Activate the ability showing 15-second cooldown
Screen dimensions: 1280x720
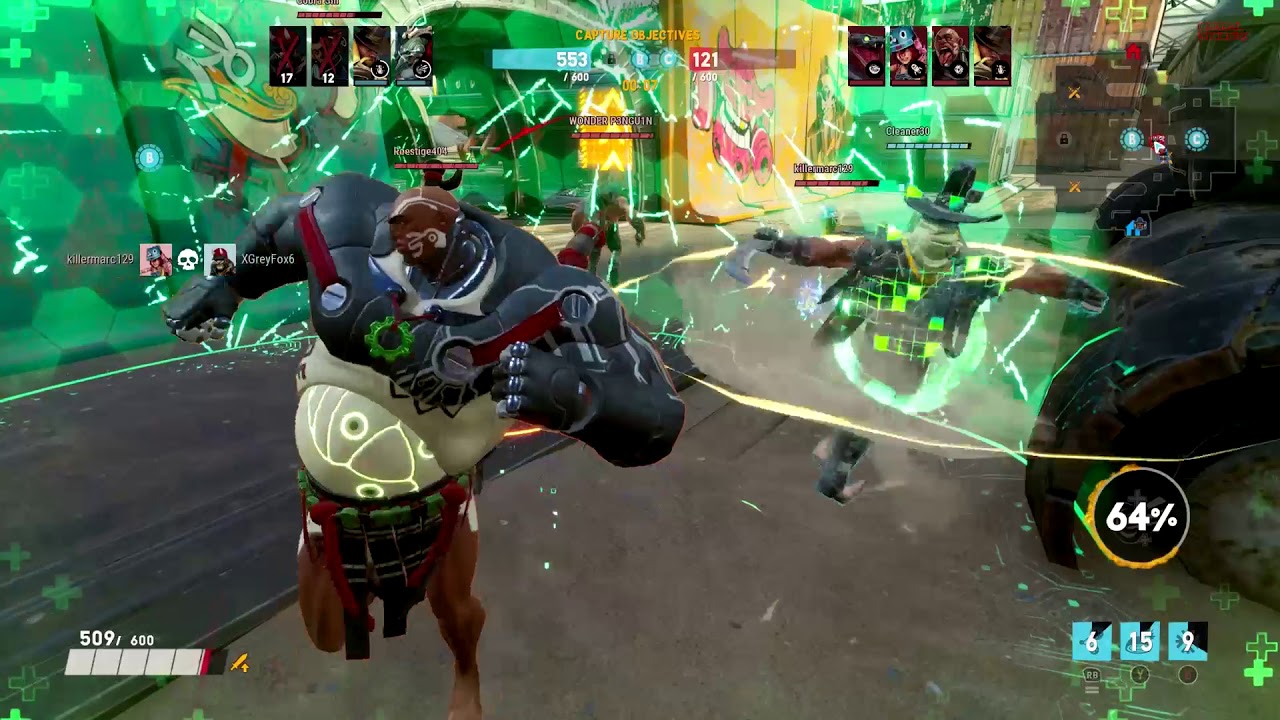1140,642
